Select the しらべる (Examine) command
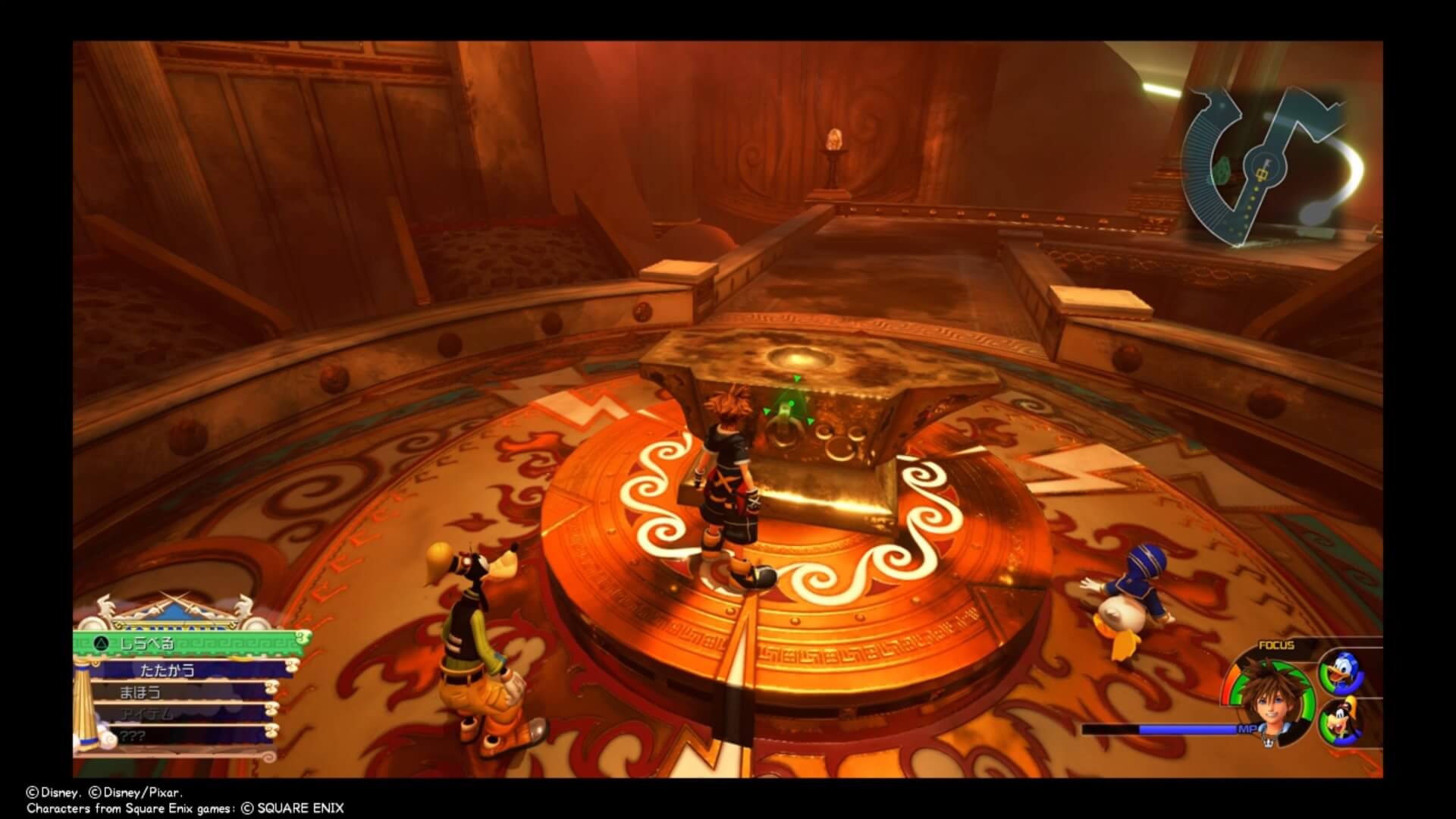The image size is (1456, 819). (x=190, y=644)
